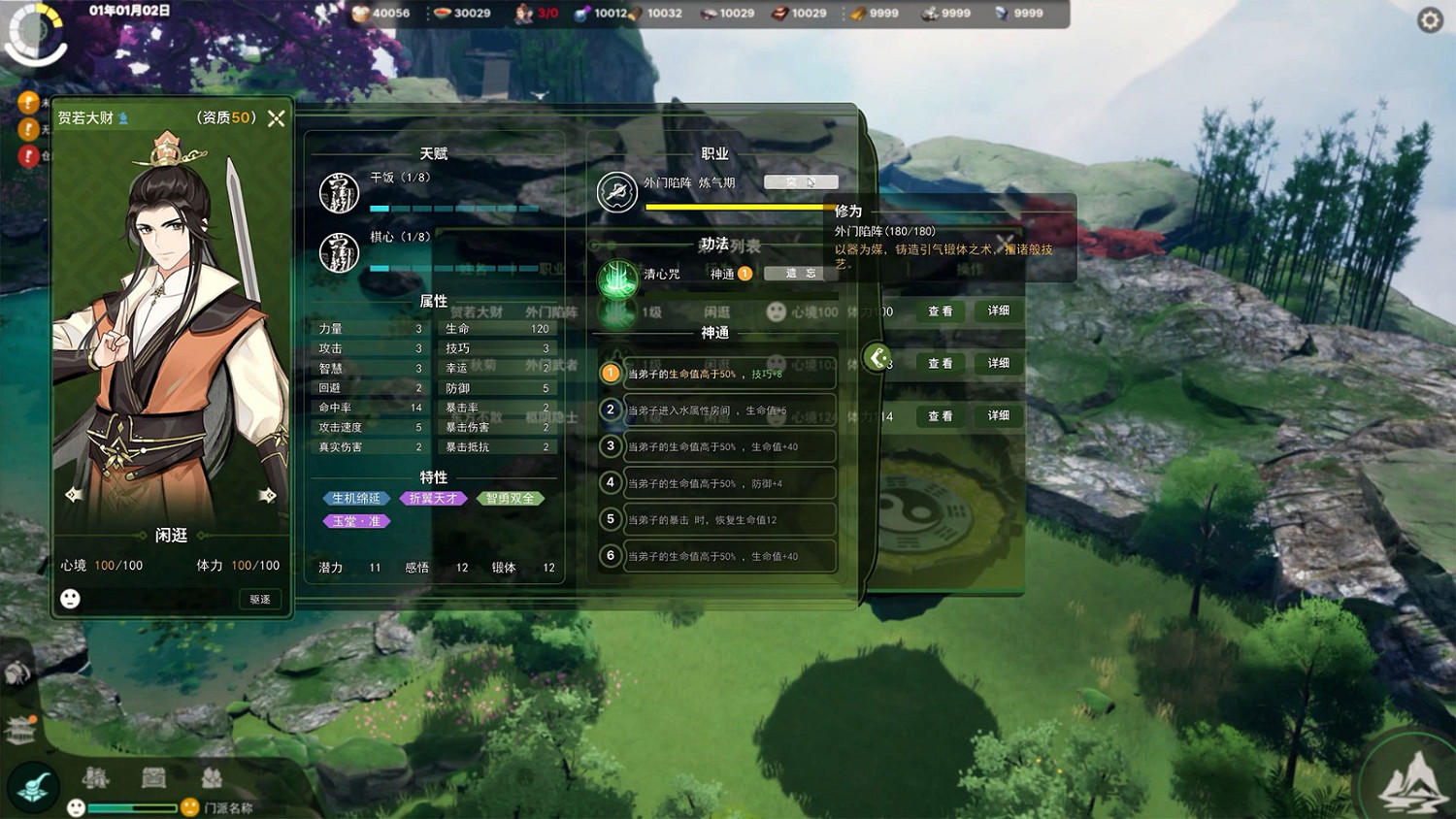The height and width of the screenshot is (819, 1456).
Task: Click the 驱逐 expel button
Action: click(x=258, y=599)
